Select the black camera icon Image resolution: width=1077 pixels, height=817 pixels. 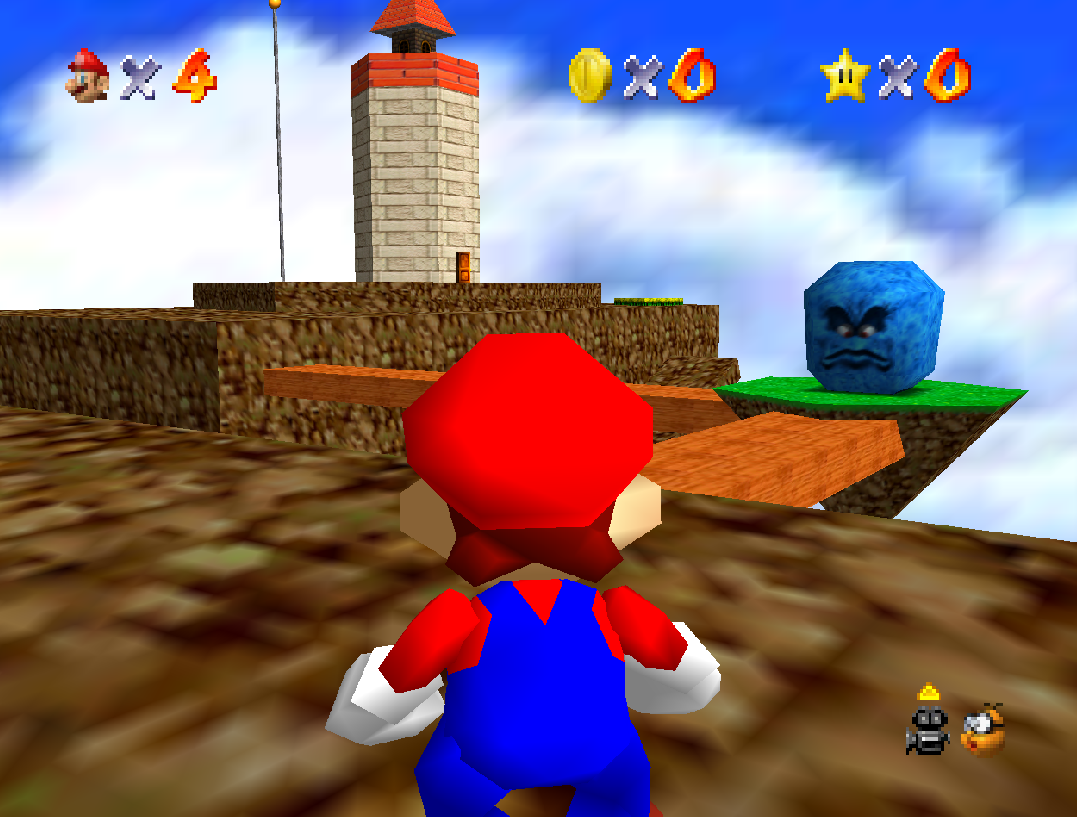(927, 727)
